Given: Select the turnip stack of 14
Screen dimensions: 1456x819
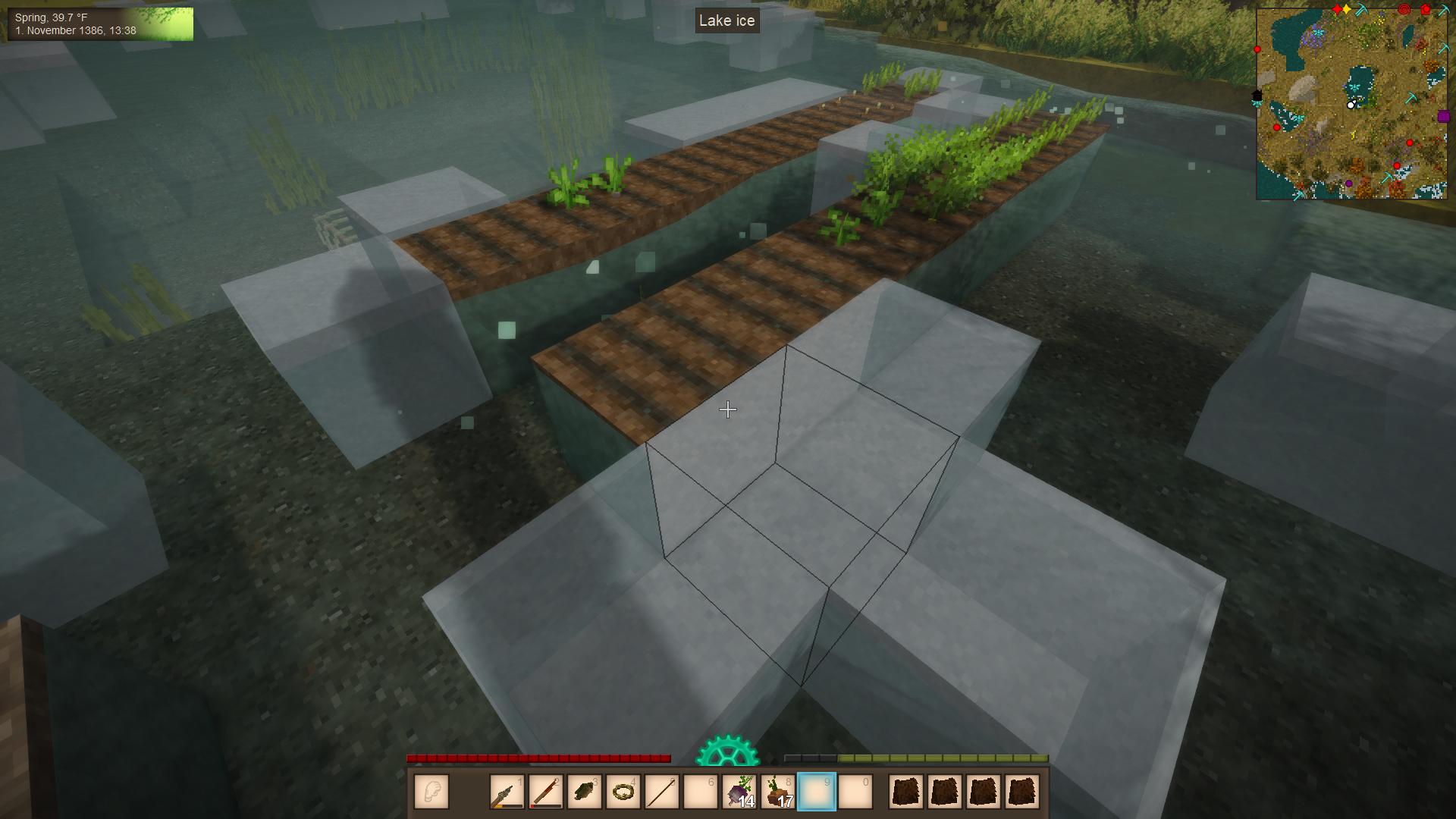Looking at the screenshot, I should coord(739,792).
